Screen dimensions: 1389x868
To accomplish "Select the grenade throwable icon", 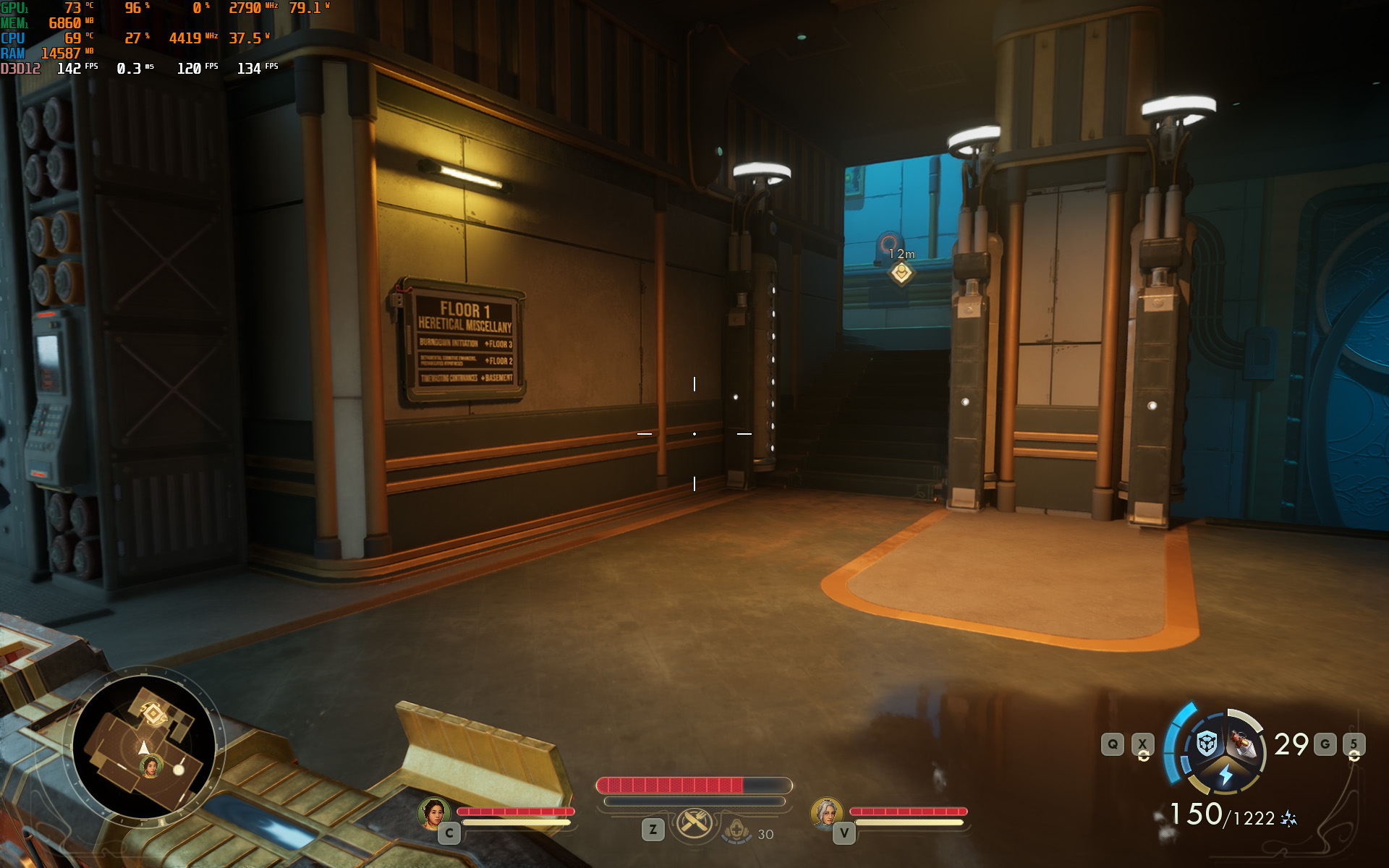I will click(x=1244, y=744).
